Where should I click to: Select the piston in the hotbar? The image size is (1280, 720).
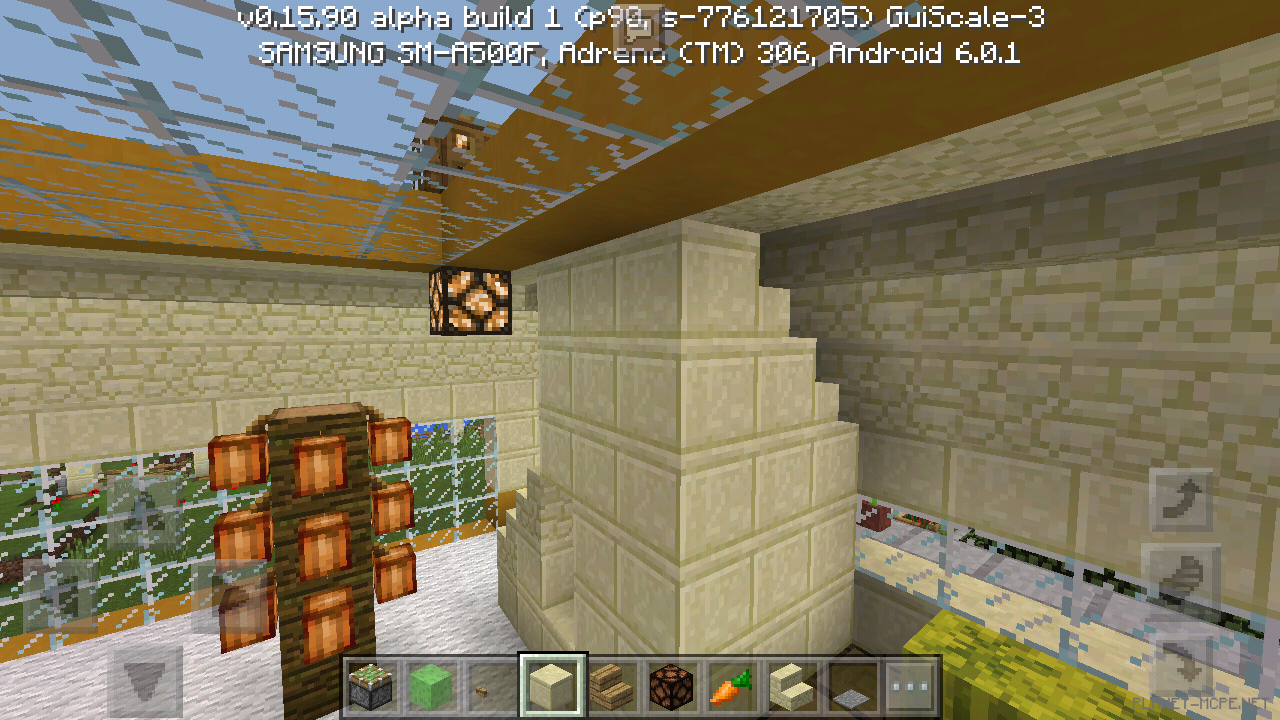tap(373, 685)
